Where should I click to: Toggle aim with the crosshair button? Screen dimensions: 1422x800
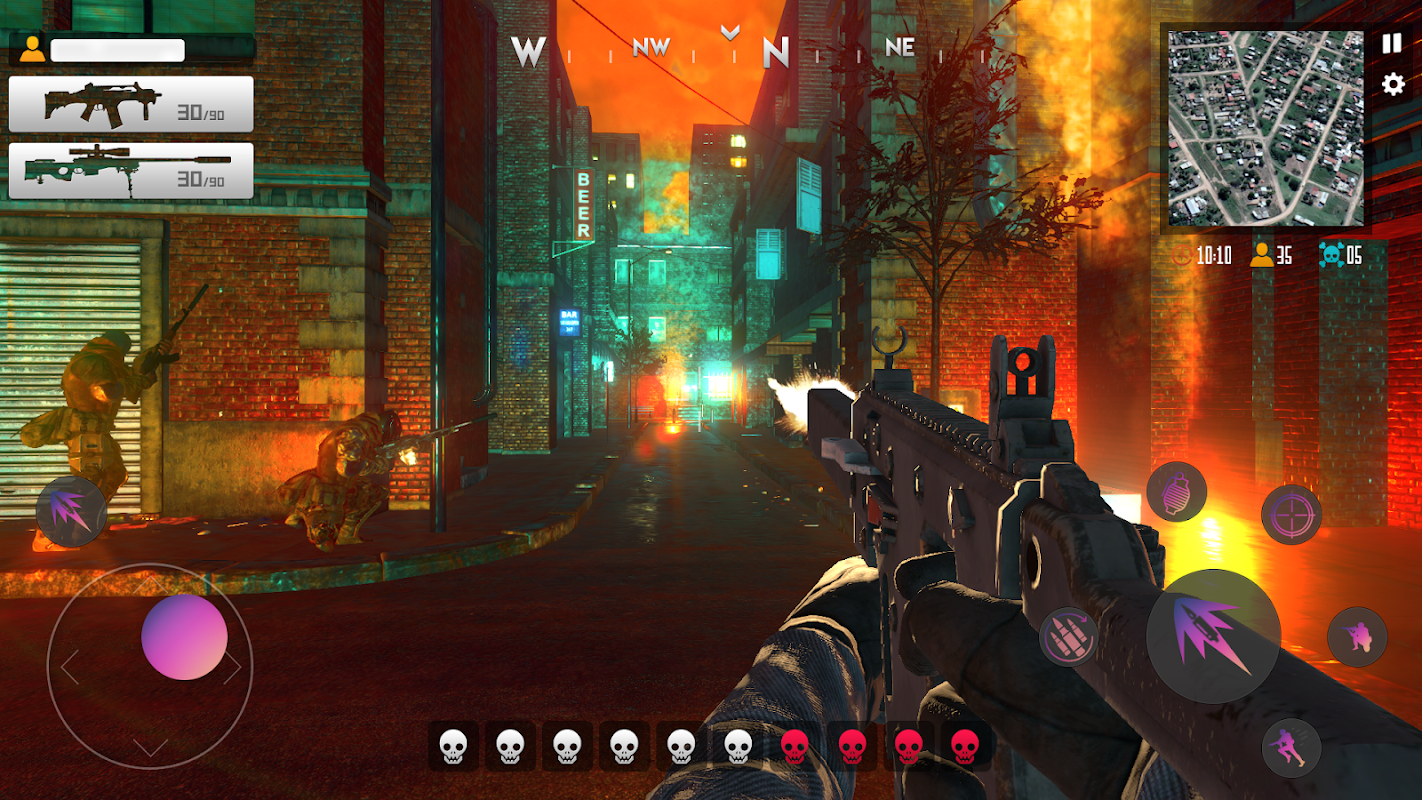click(1291, 514)
